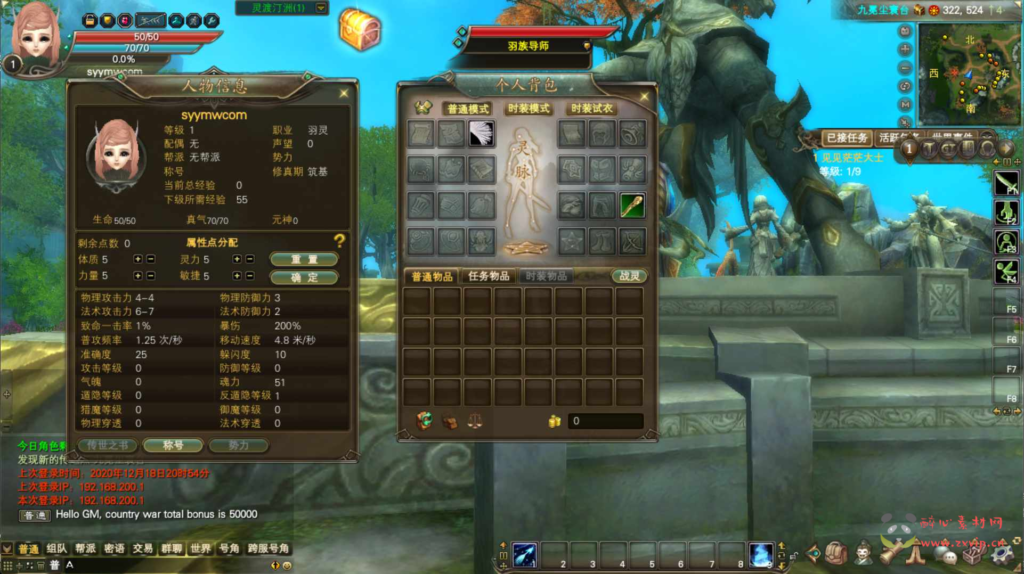Confirm attribute allocation with 确定

tap(304, 277)
